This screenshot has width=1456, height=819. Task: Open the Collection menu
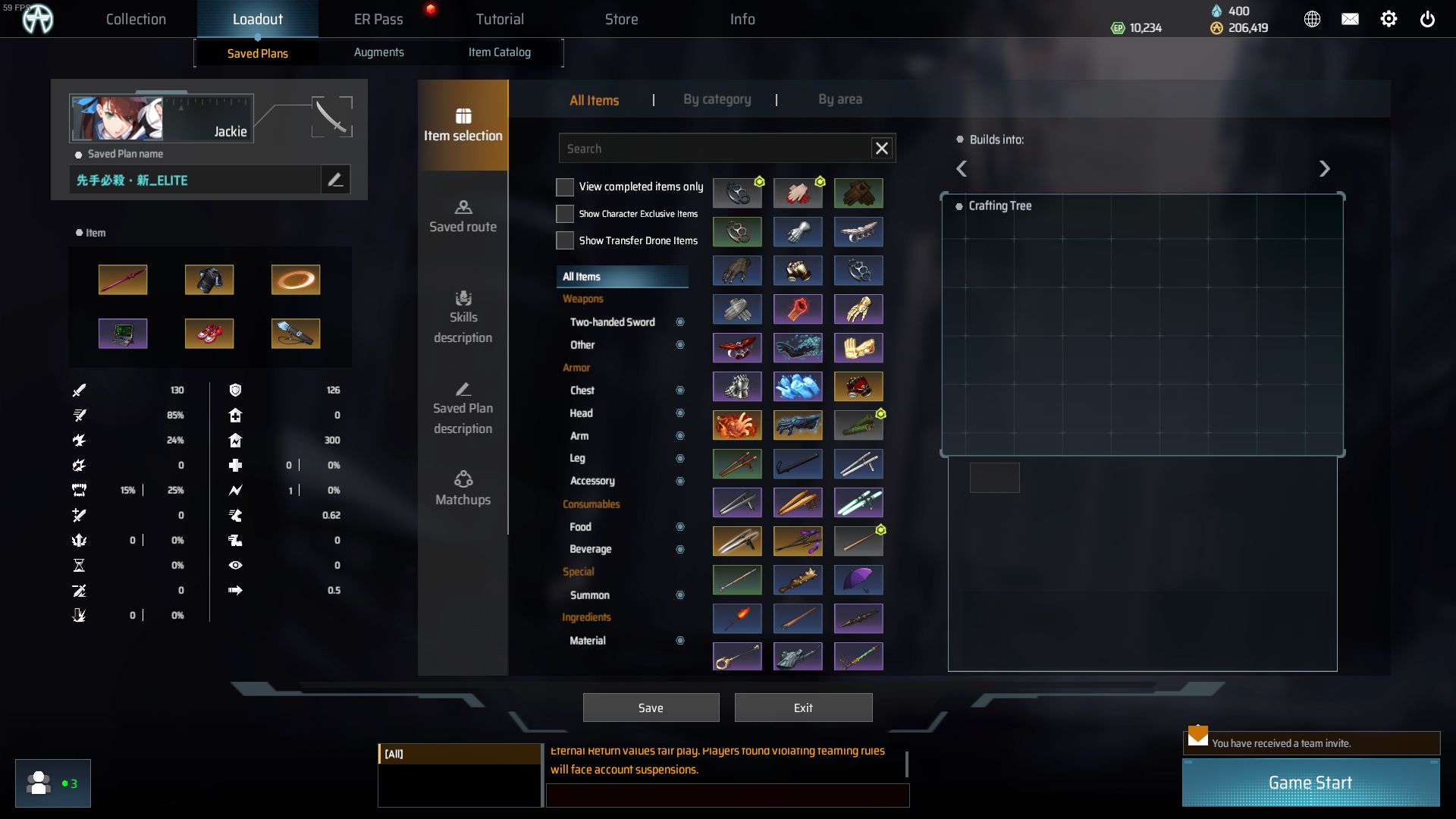point(136,19)
